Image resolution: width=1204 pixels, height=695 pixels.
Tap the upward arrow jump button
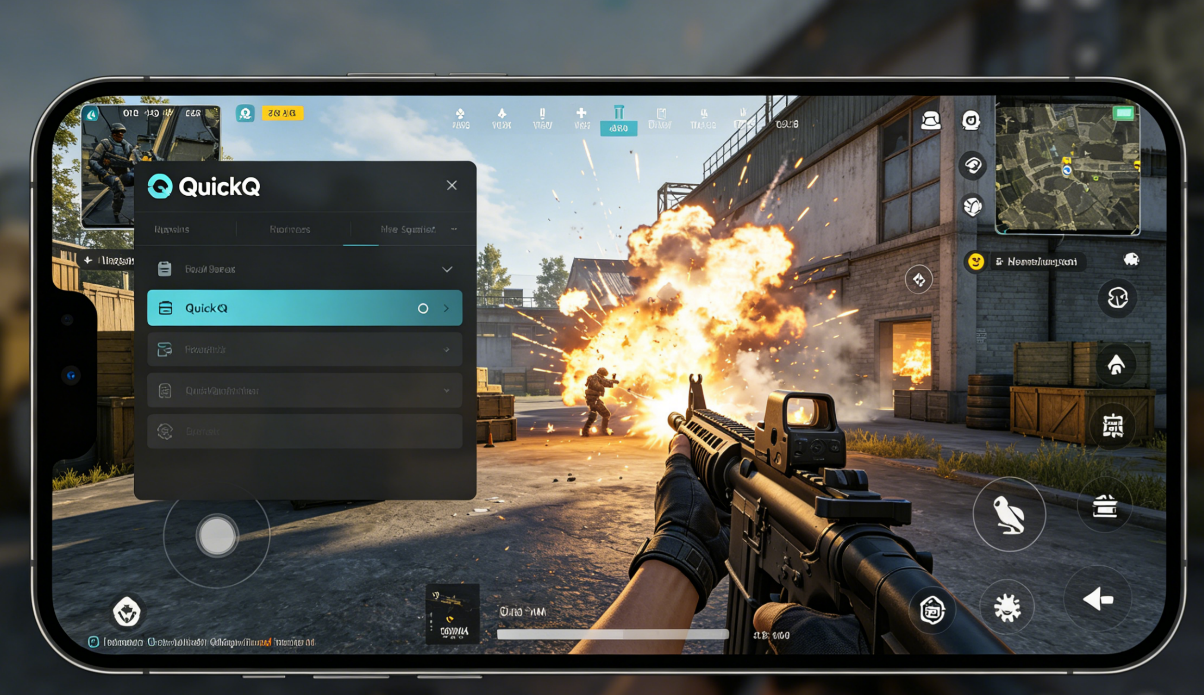(1116, 365)
